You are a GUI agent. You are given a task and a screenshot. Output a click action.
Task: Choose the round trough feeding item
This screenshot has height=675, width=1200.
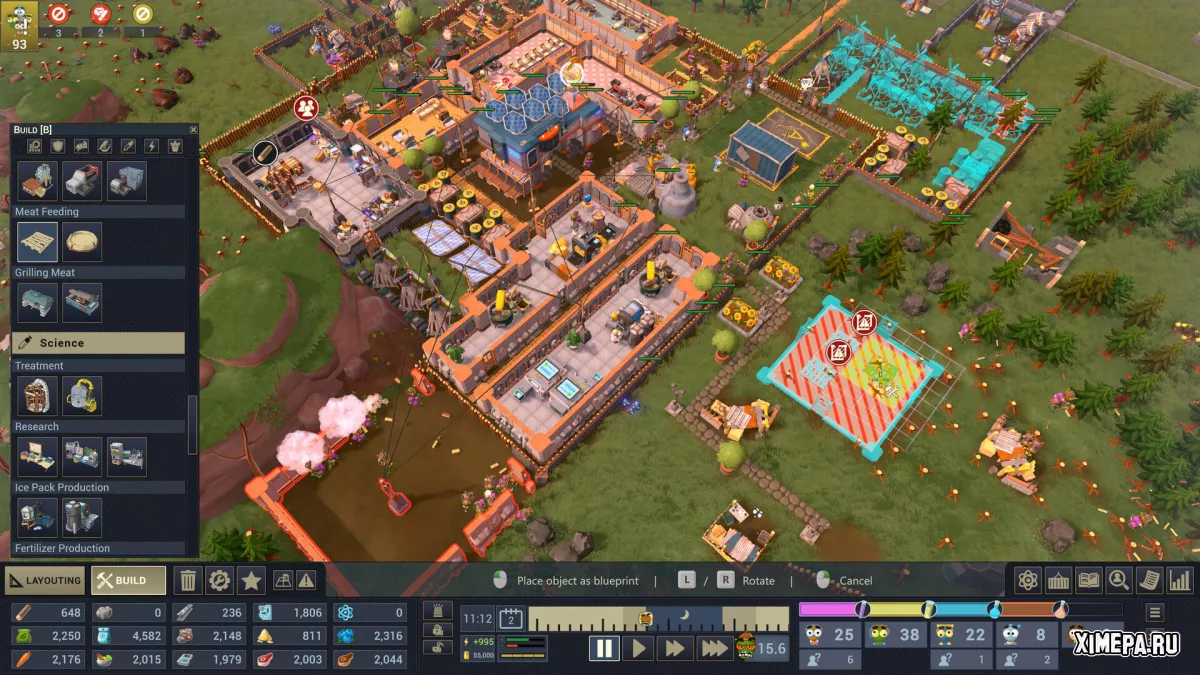(82, 242)
